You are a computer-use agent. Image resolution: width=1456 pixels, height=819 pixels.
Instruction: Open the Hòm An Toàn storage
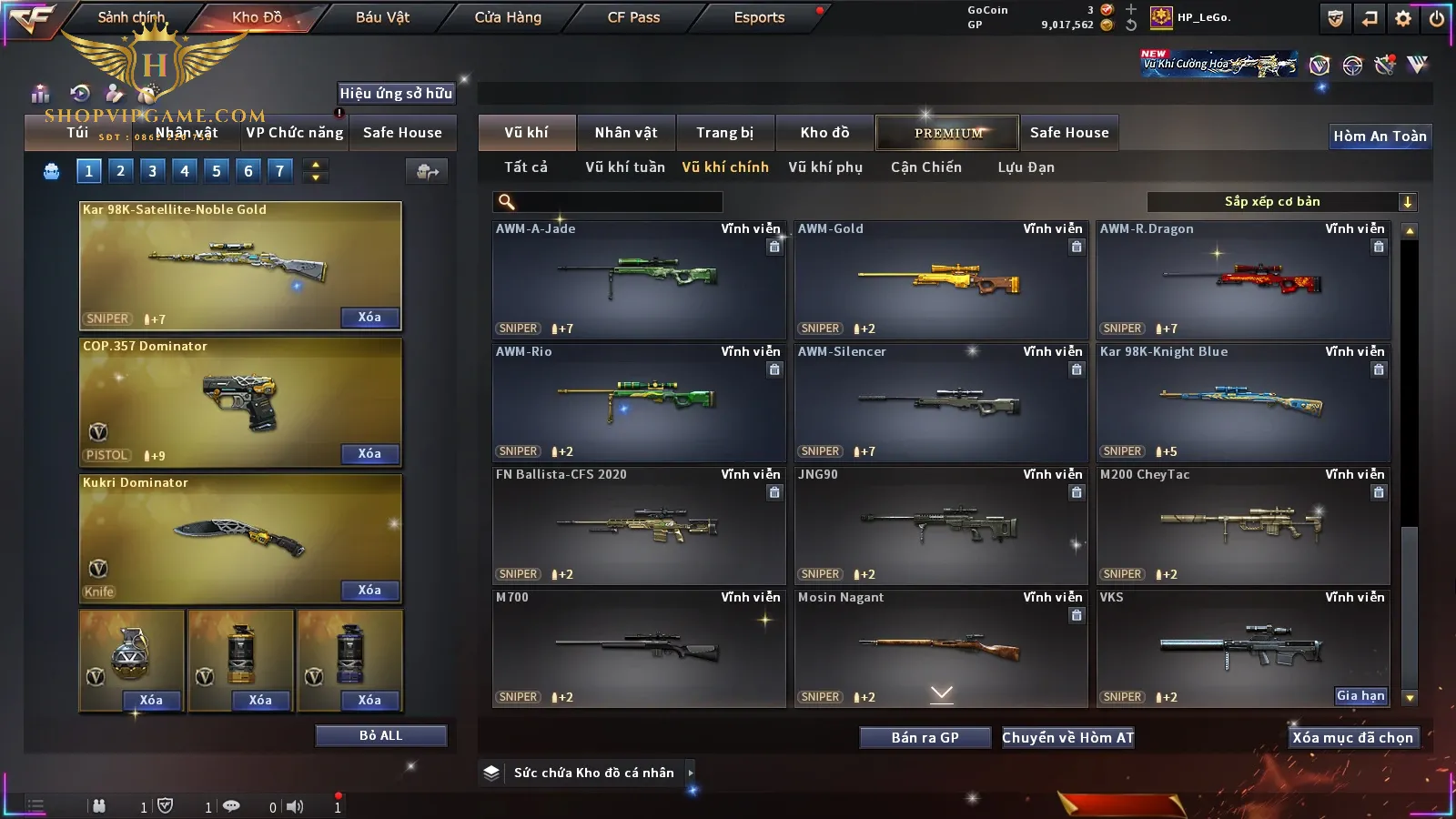tap(1380, 136)
